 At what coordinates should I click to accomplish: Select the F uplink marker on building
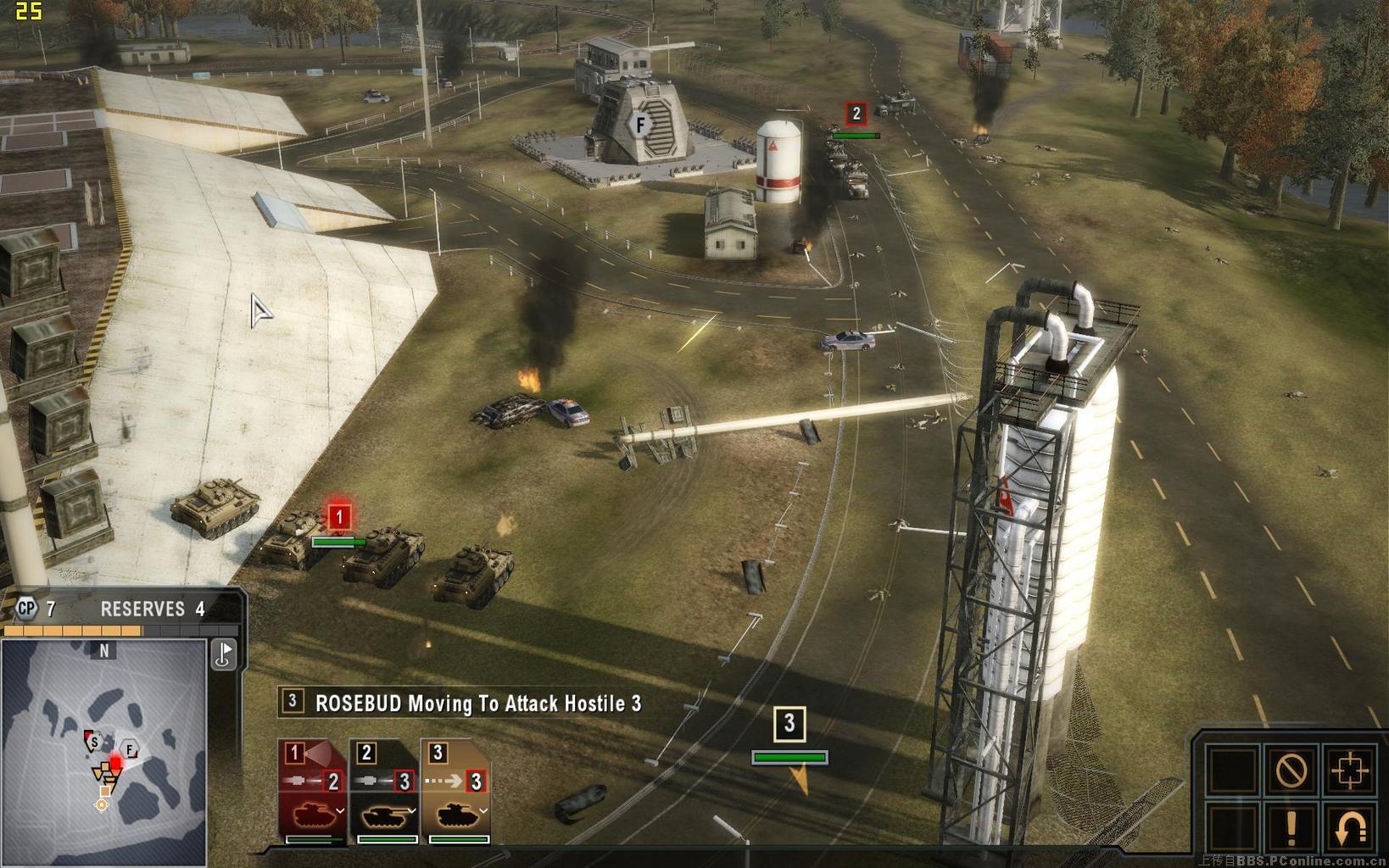click(x=641, y=125)
